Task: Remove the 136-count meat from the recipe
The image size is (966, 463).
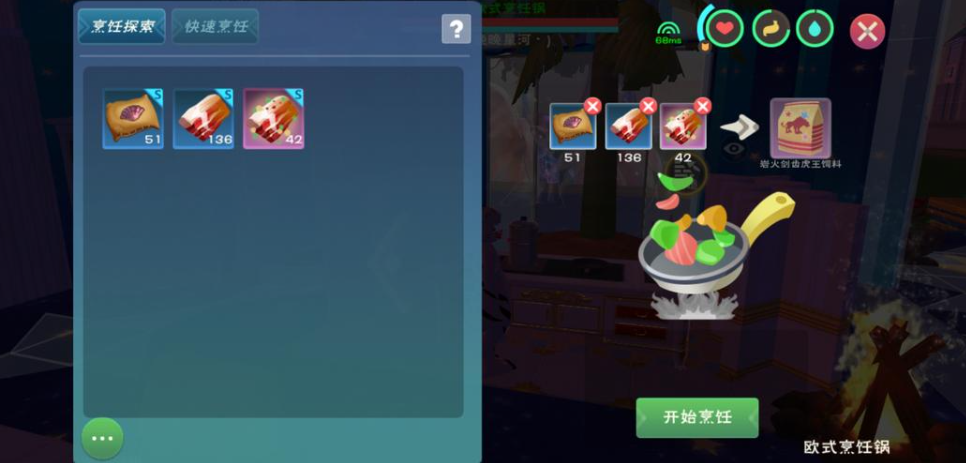Action: tap(648, 106)
